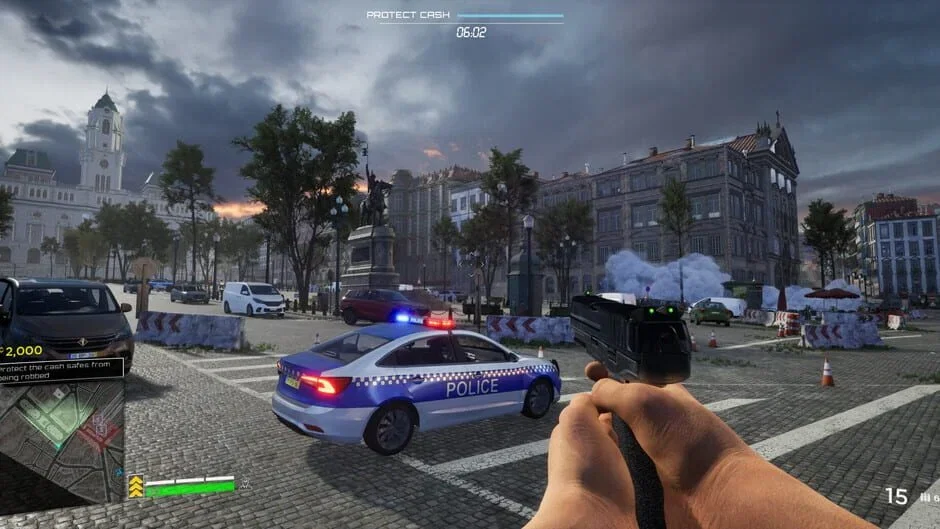Select the red robbery zone on the minimap
This screenshot has height=529, width=940.
100,430
